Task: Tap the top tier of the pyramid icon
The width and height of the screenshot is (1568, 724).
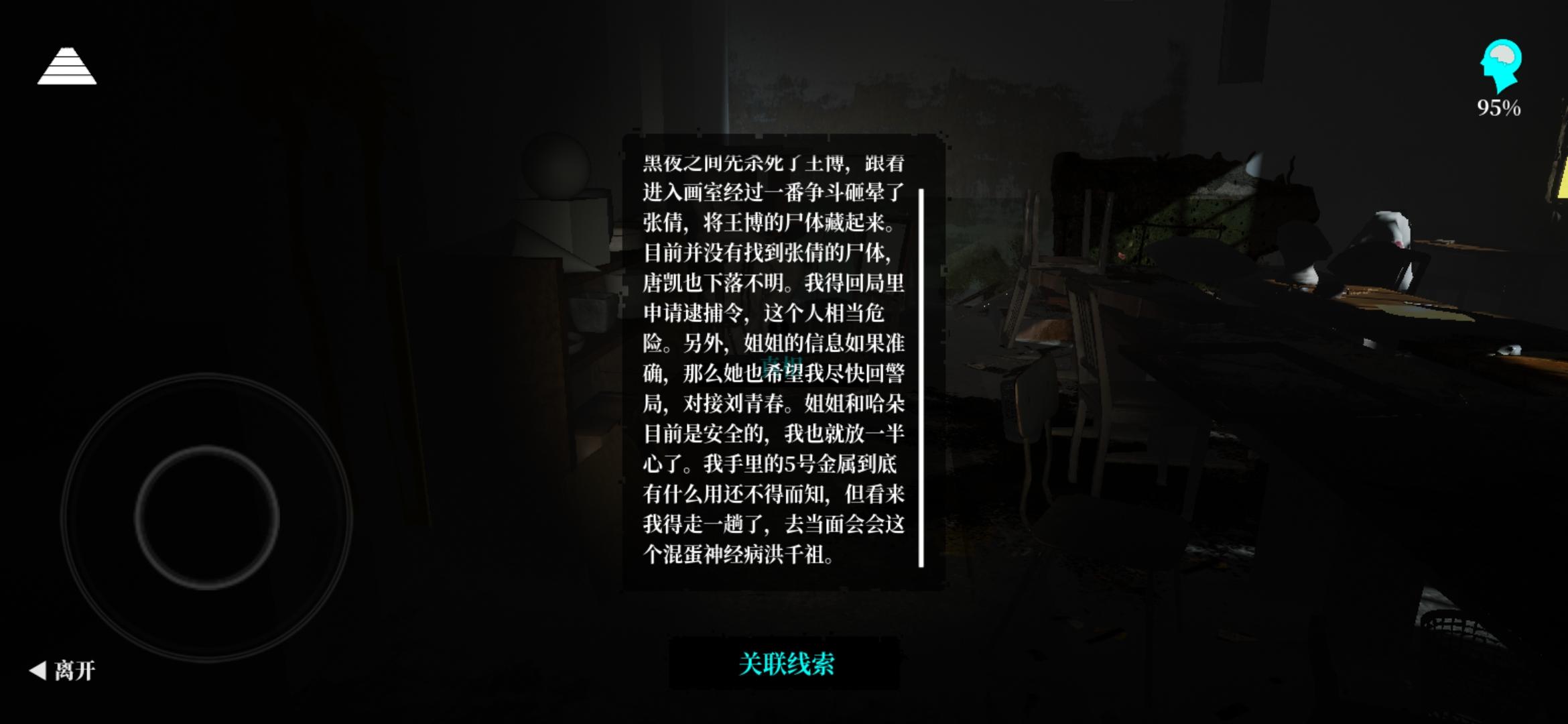Action: 67,52
